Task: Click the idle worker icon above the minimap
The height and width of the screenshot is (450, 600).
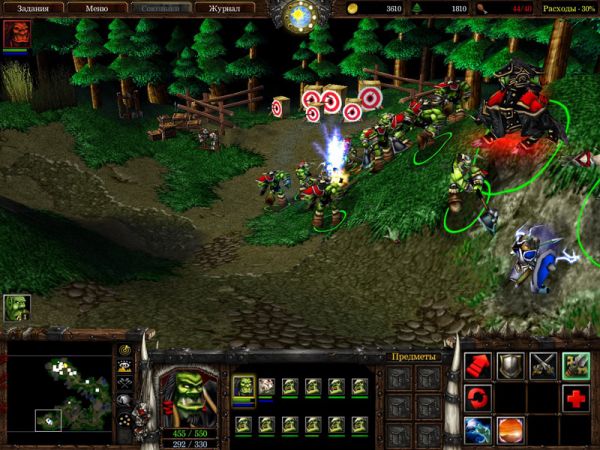Action: (17, 307)
